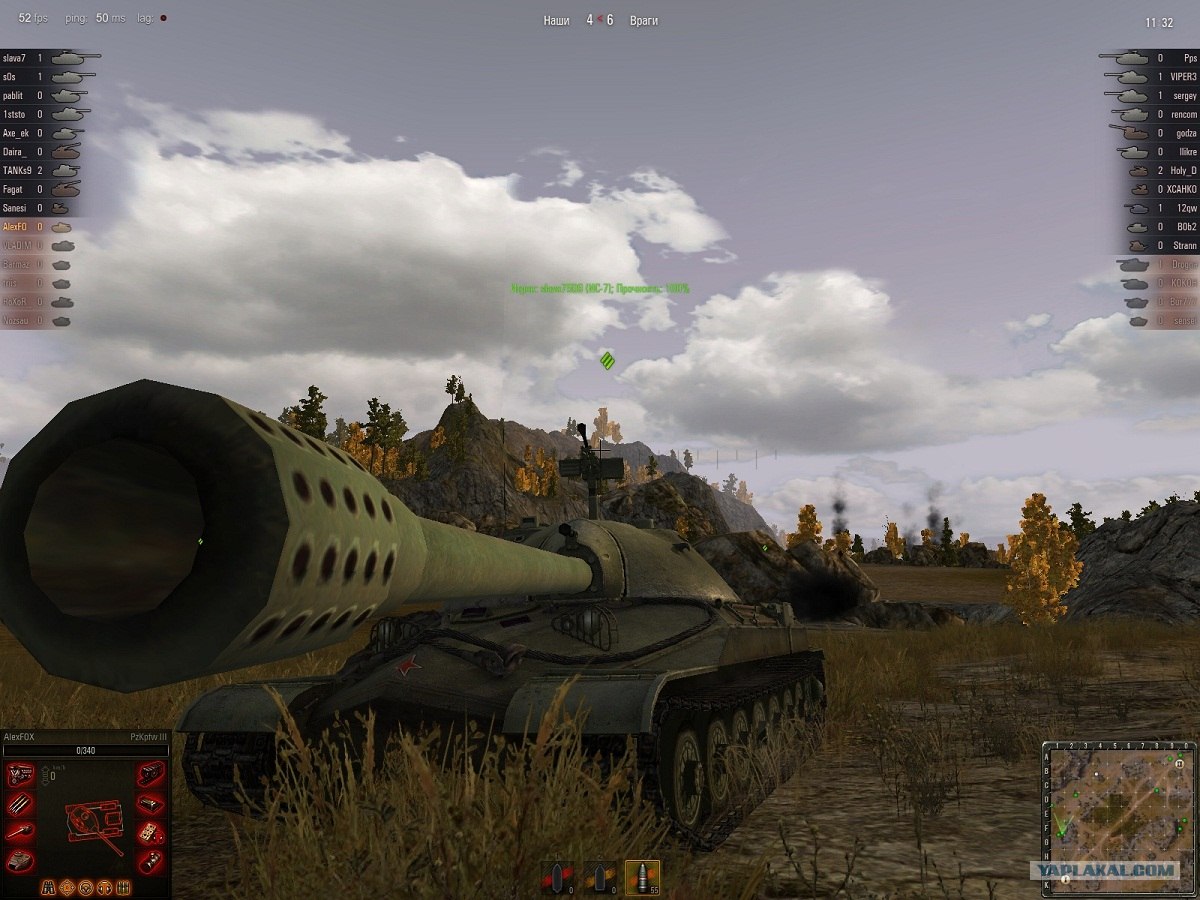The image size is (1200, 900).
Task: Select the empty yellow-striped shell slot
Action: pyautogui.click(x=600, y=876)
